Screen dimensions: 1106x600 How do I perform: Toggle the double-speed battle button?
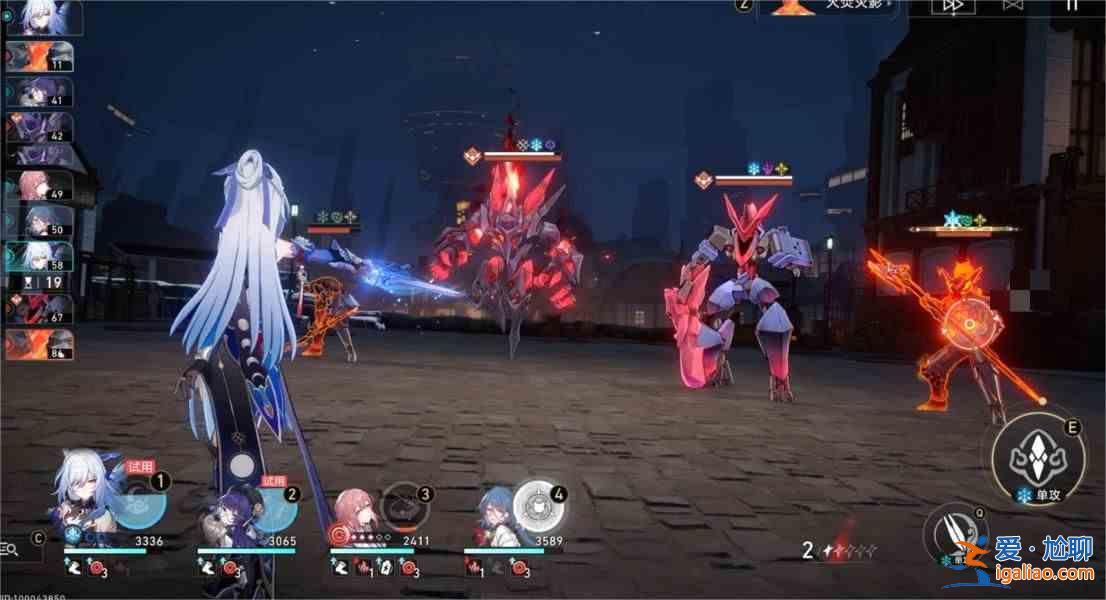(x=952, y=6)
